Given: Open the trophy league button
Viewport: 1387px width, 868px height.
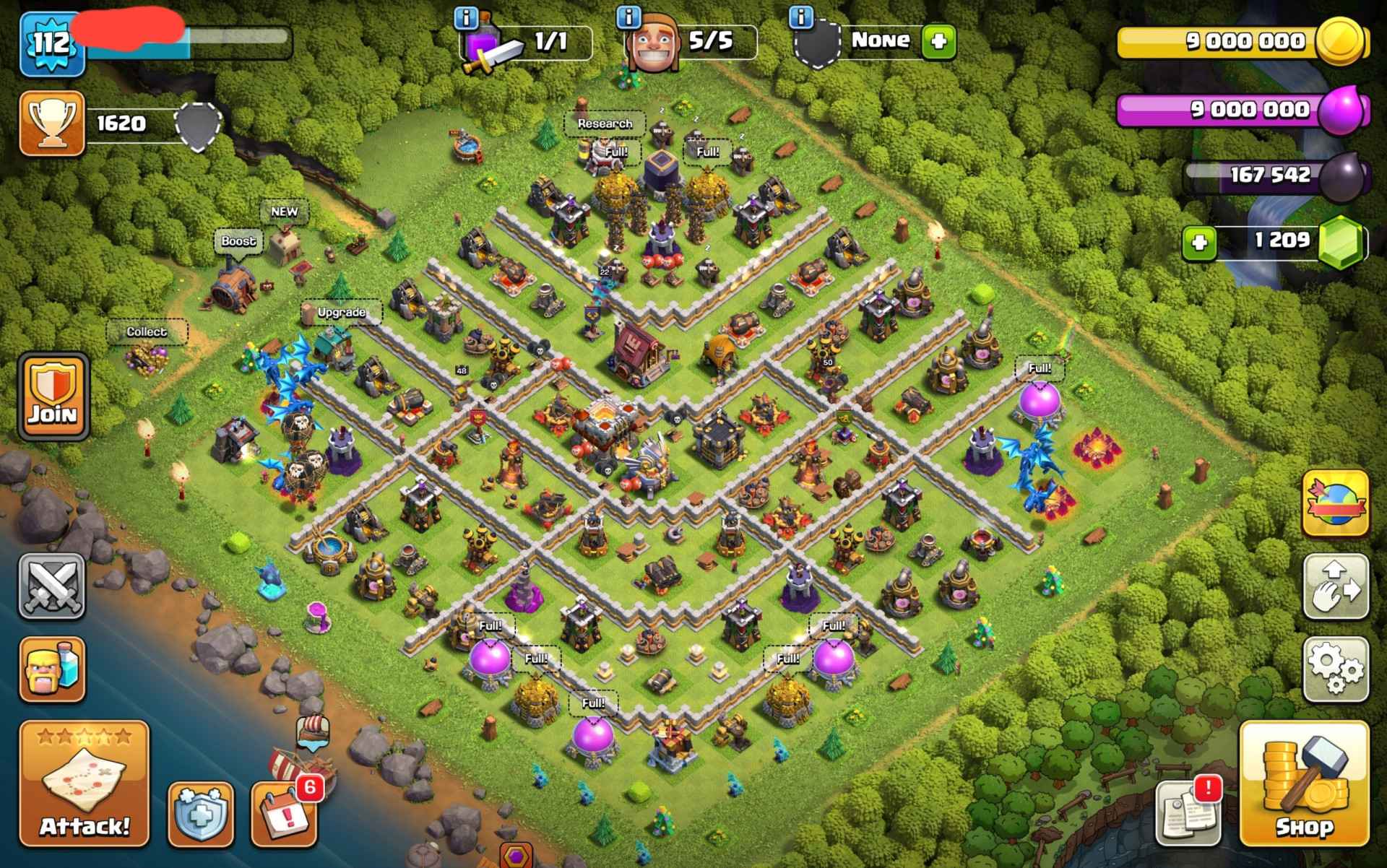Looking at the screenshot, I should [x=52, y=123].
